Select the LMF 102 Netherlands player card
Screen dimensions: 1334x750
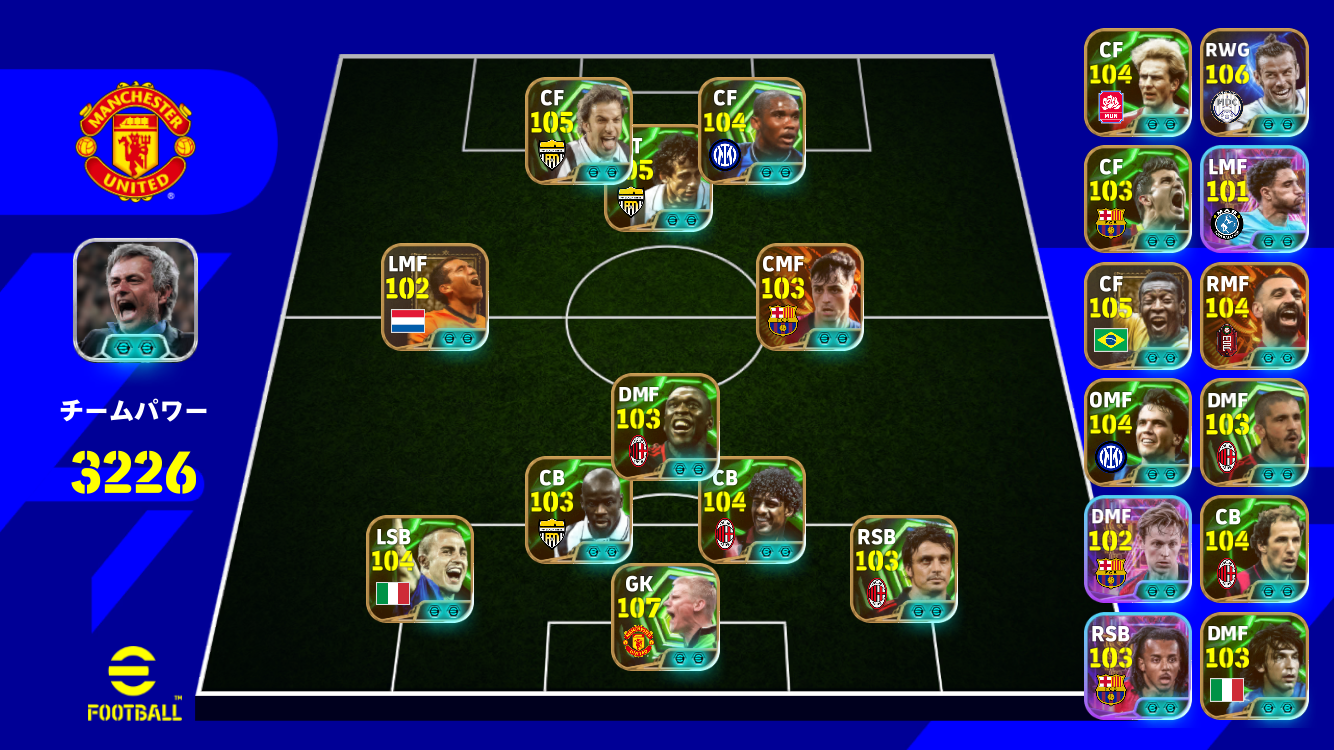(435, 297)
